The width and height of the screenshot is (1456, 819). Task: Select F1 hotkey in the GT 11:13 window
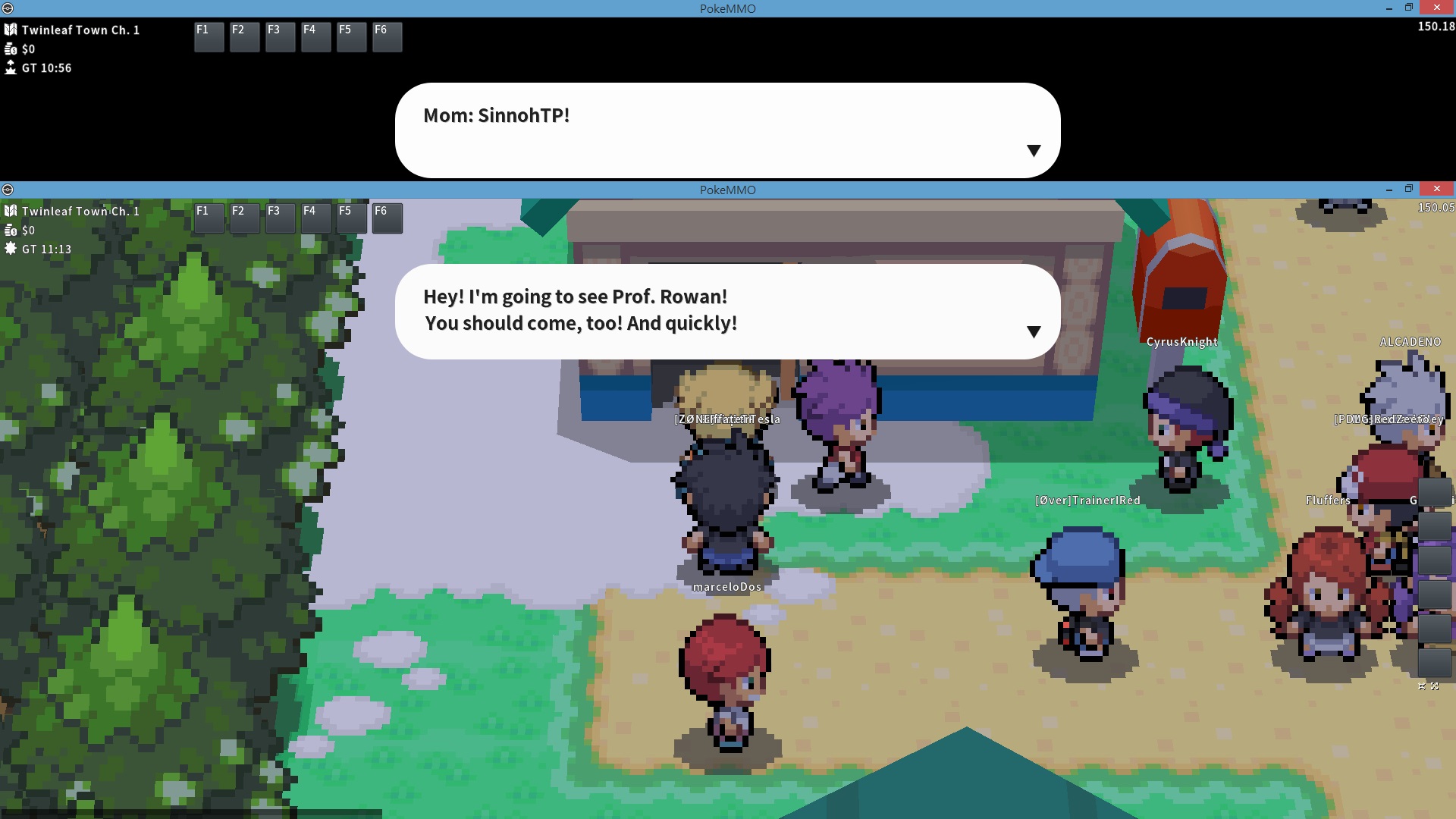209,218
